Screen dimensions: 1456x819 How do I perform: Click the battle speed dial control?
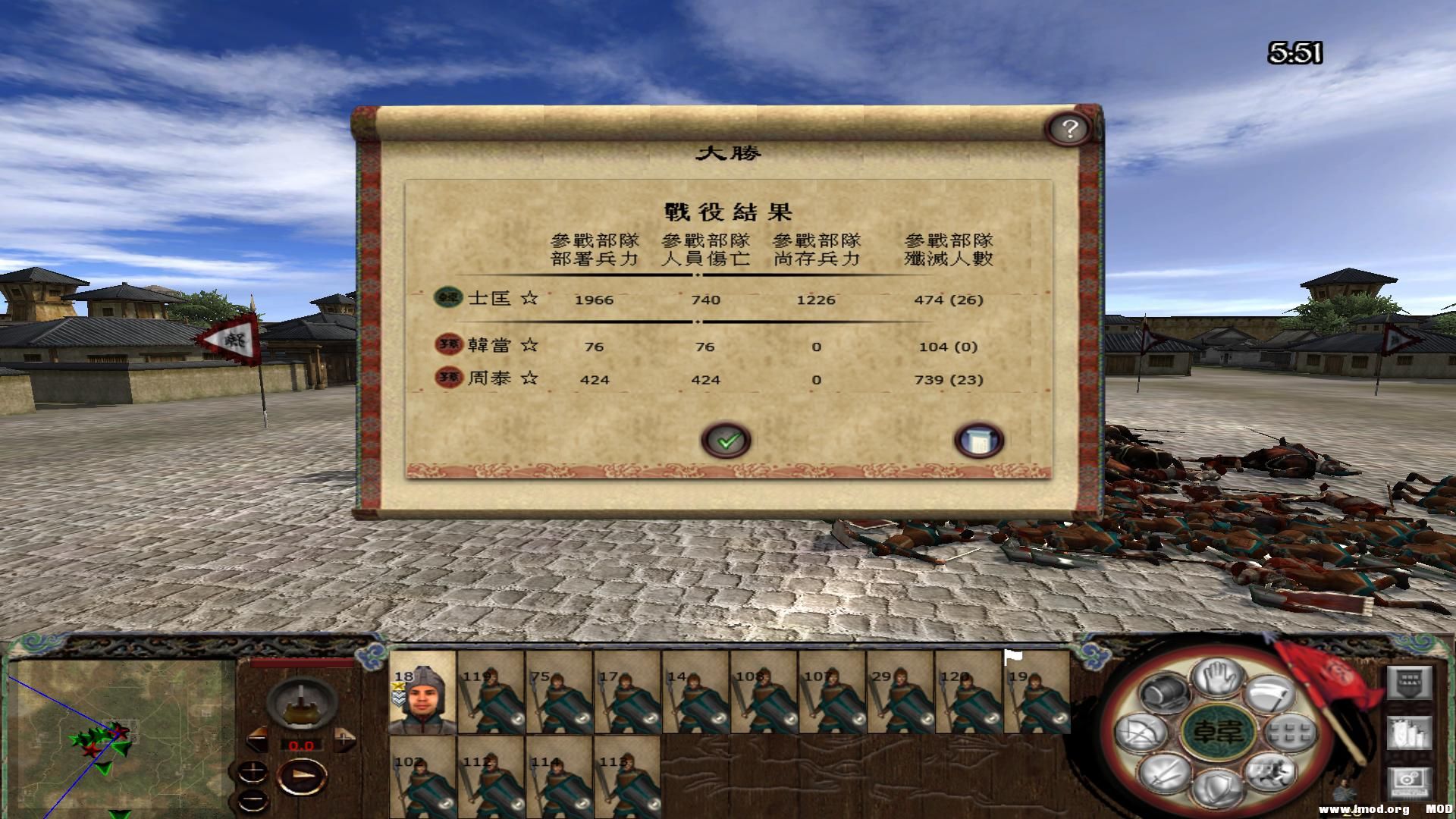click(x=302, y=705)
